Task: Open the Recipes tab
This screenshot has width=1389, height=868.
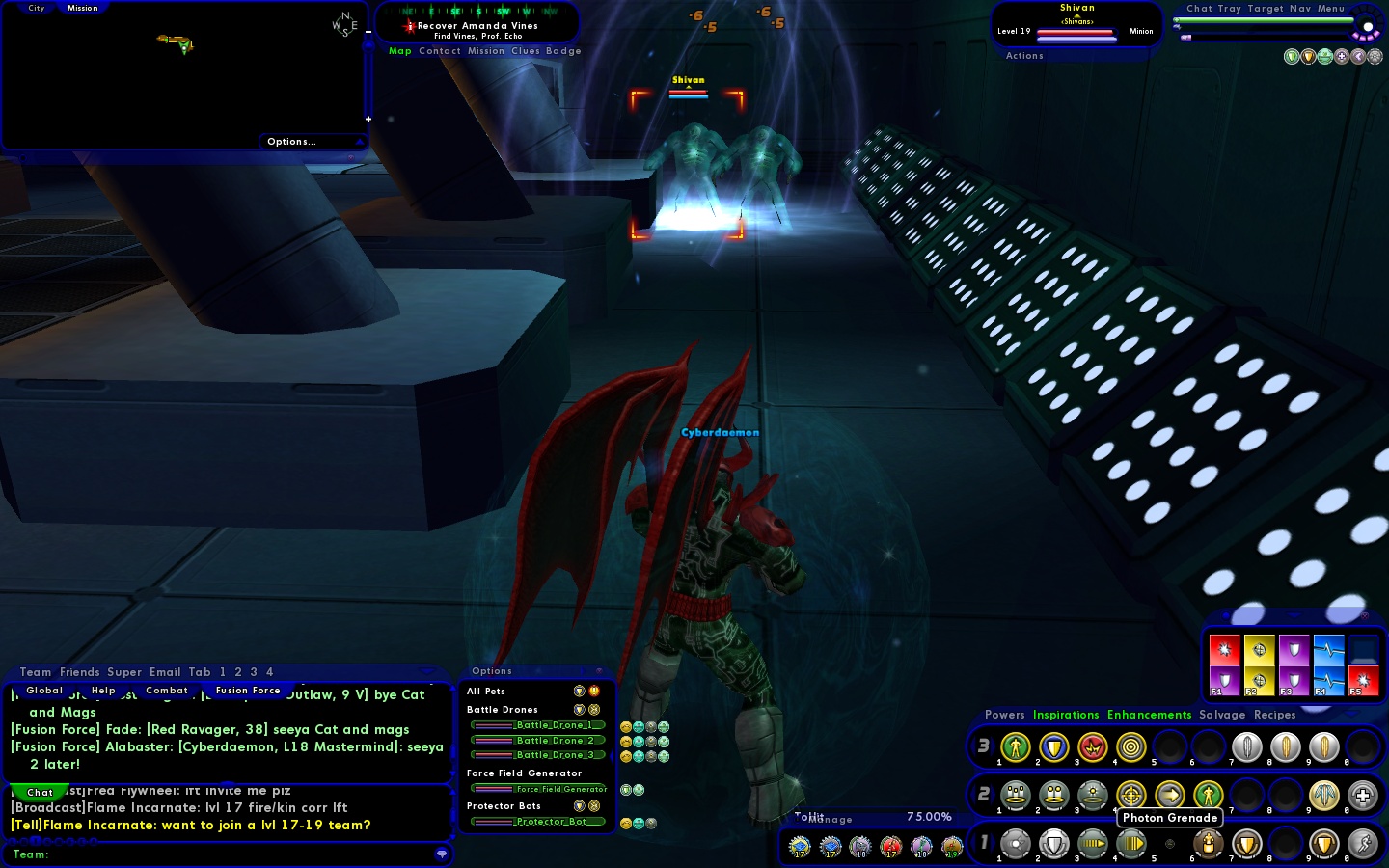Action: click(x=1274, y=715)
